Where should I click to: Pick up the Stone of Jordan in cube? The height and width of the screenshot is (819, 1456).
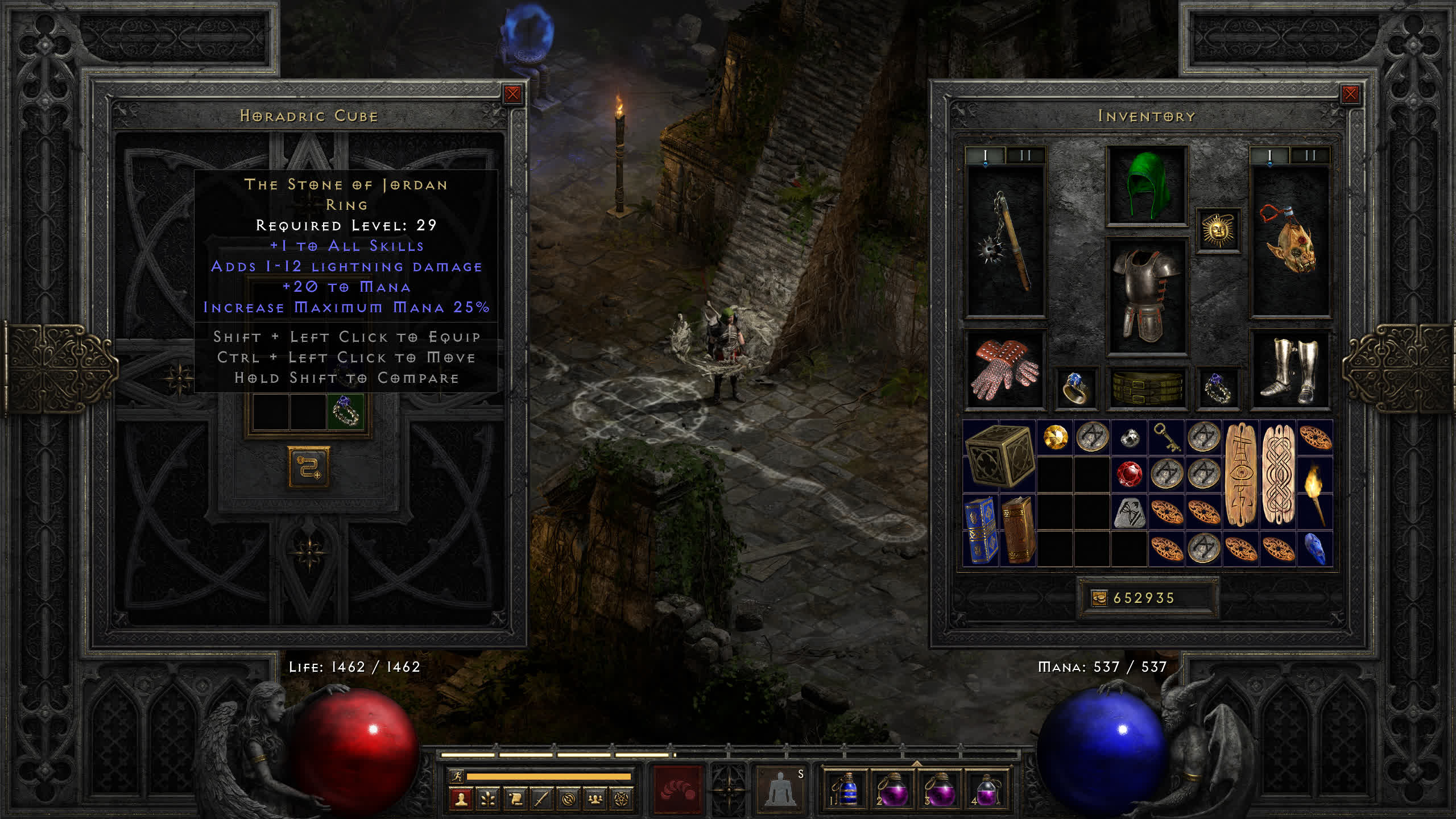pyautogui.click(x=345, y=411)
